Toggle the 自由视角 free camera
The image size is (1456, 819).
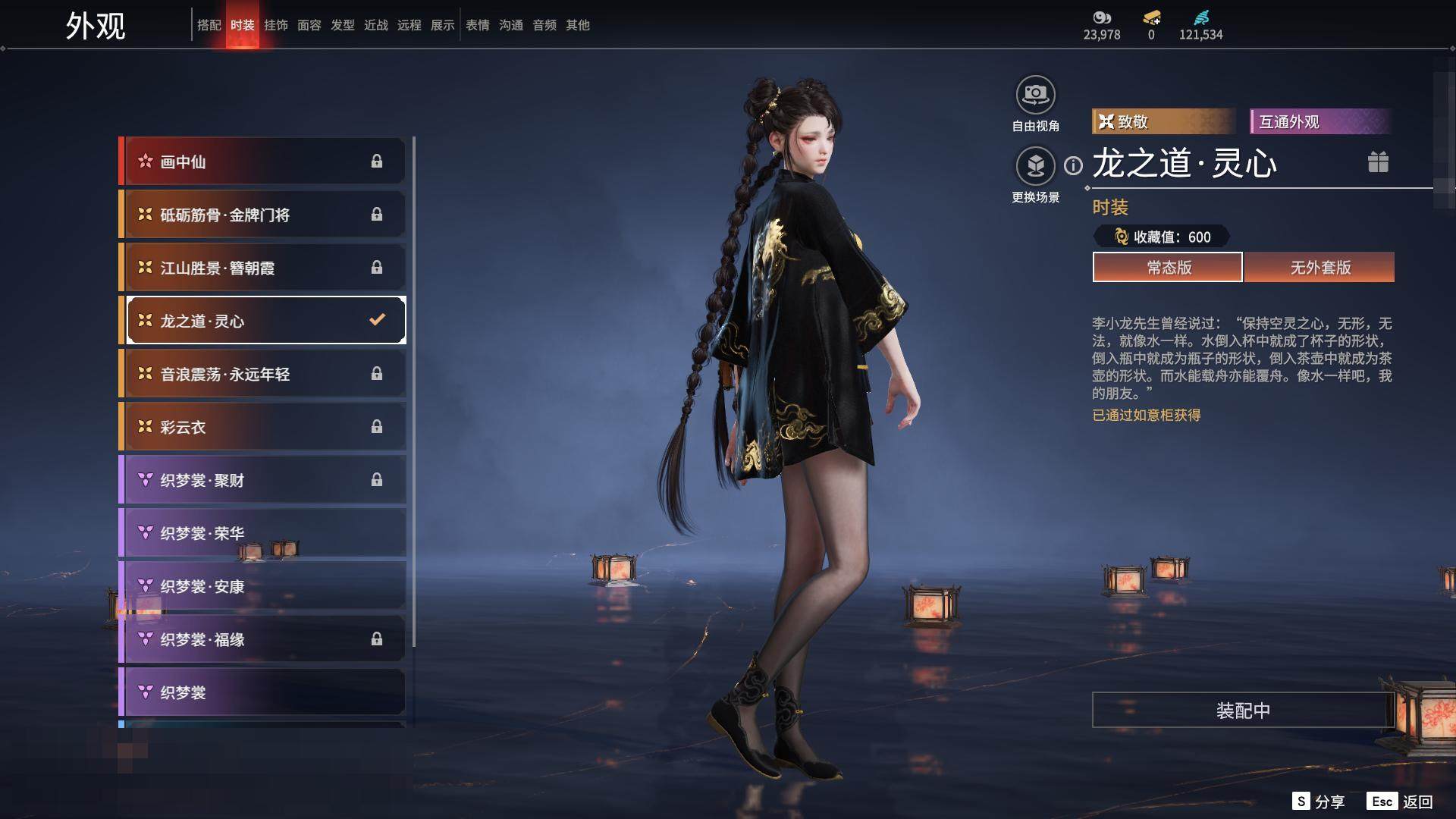1035,96
